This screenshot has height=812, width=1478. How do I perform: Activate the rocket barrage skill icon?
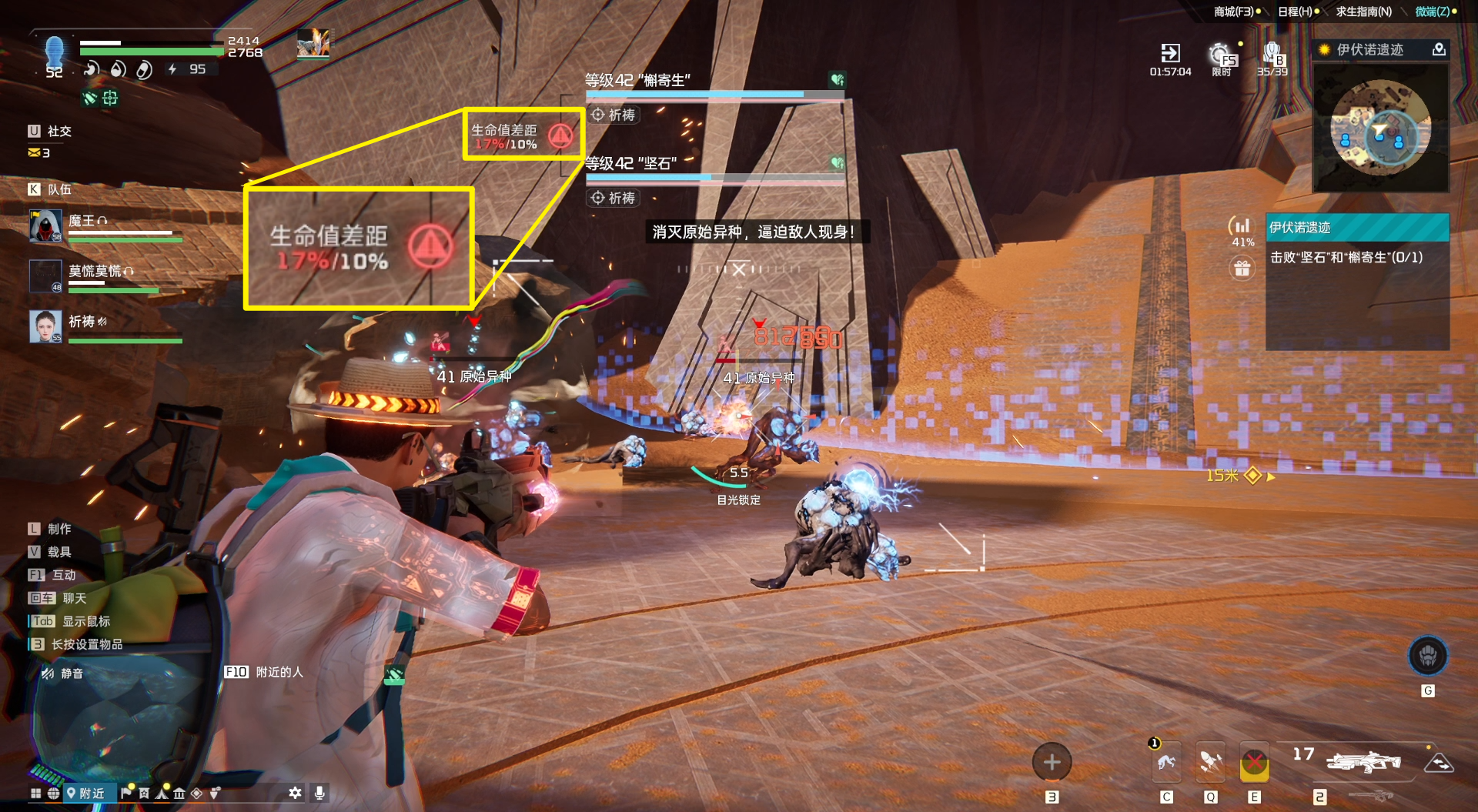coord(1211,762)
